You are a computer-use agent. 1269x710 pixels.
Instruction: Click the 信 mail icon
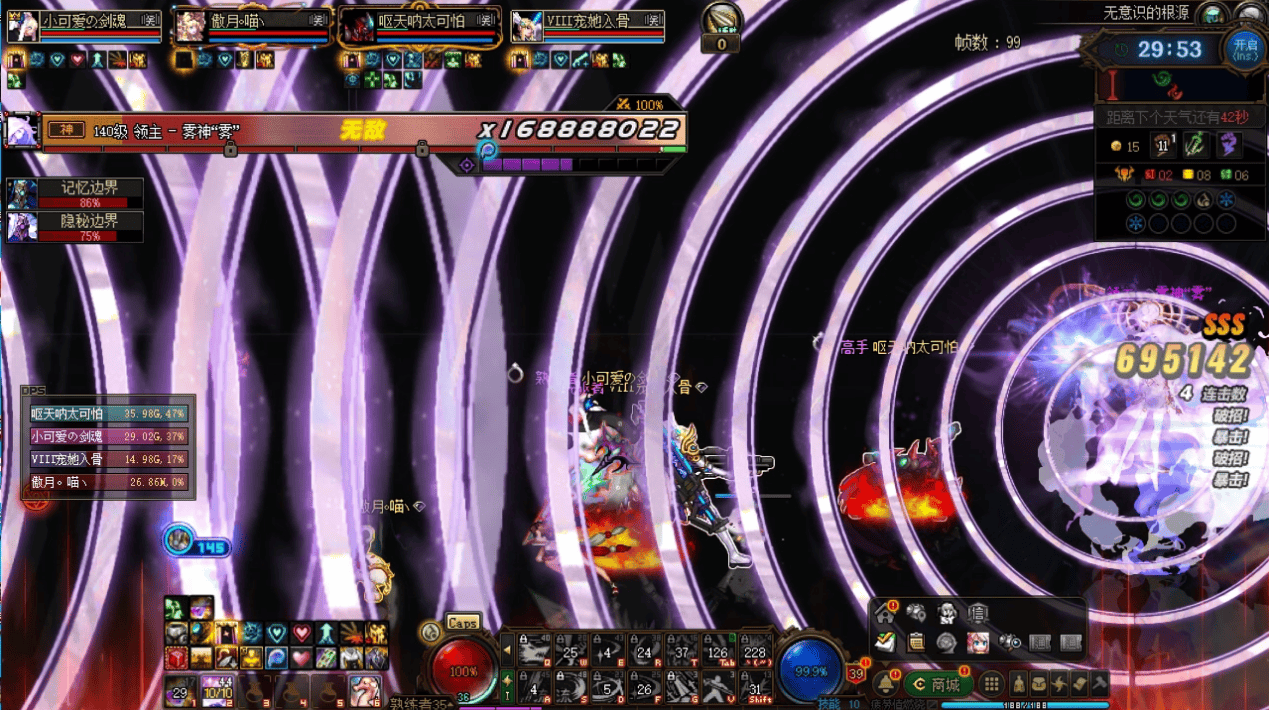pos(977,612)
